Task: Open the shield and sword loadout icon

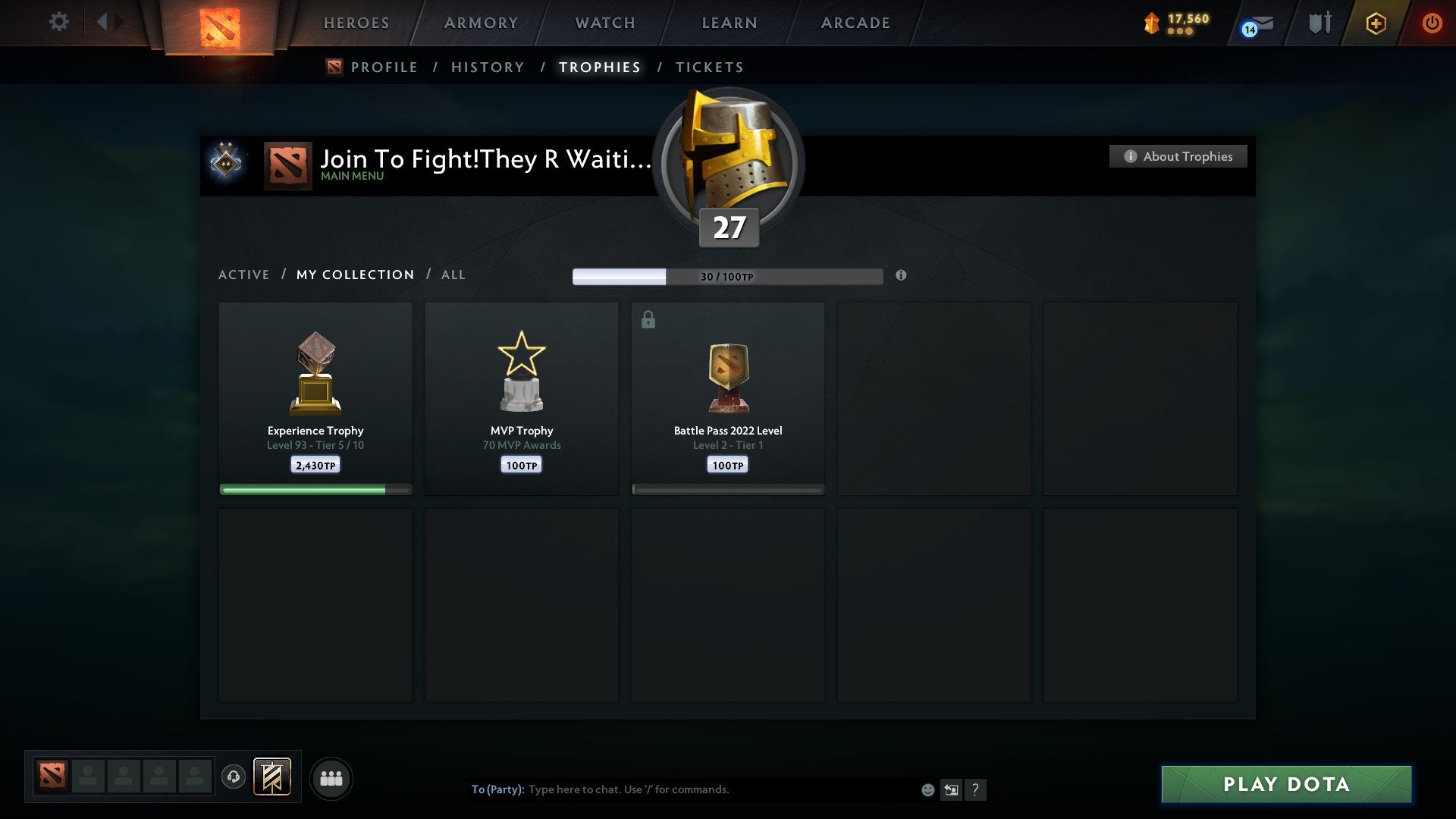Action: (x=1319, y=23)
